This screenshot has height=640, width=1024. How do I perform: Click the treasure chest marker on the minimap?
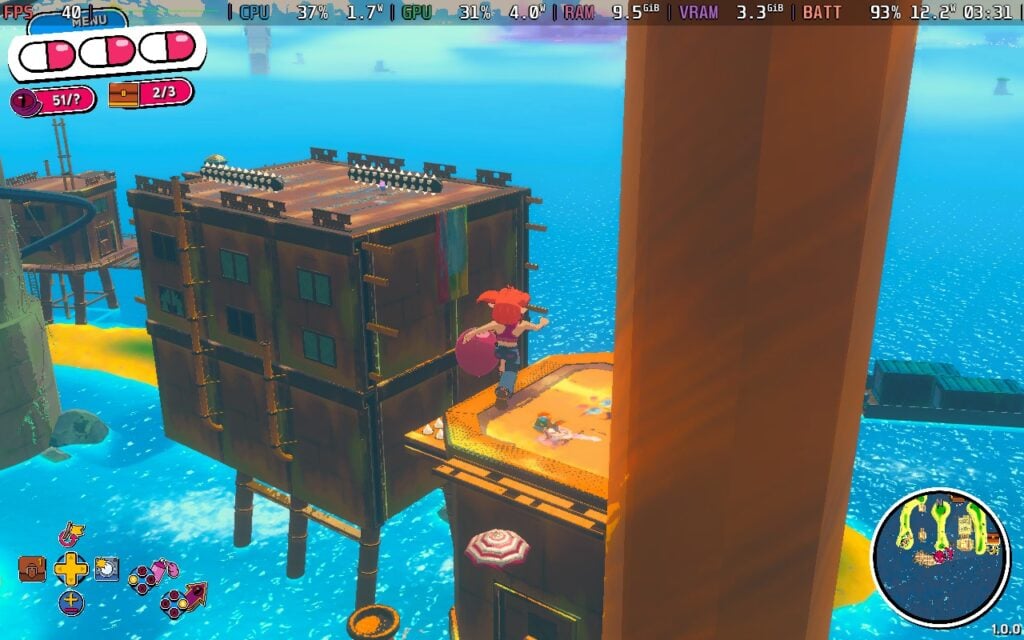coord(992,540)
